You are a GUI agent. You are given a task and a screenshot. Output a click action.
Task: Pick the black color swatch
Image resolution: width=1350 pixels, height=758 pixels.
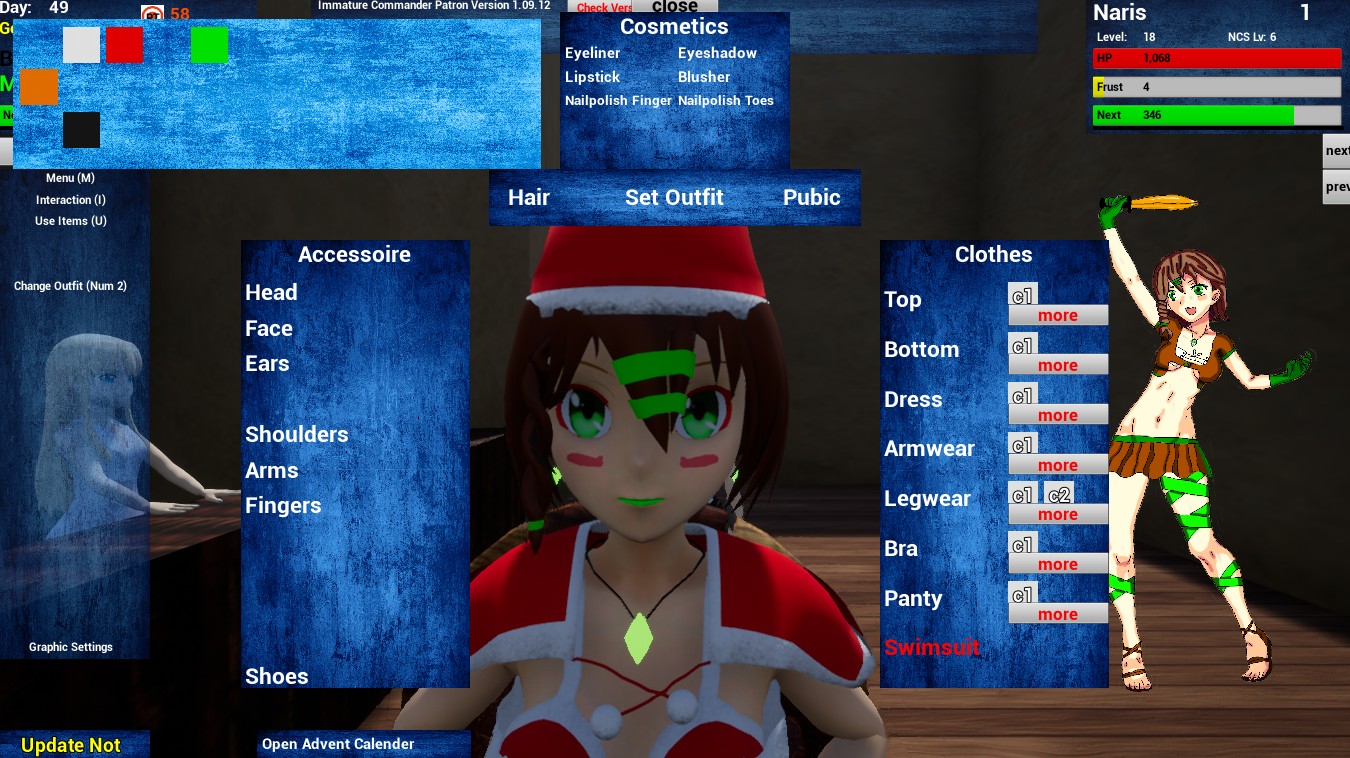(81, 130)
